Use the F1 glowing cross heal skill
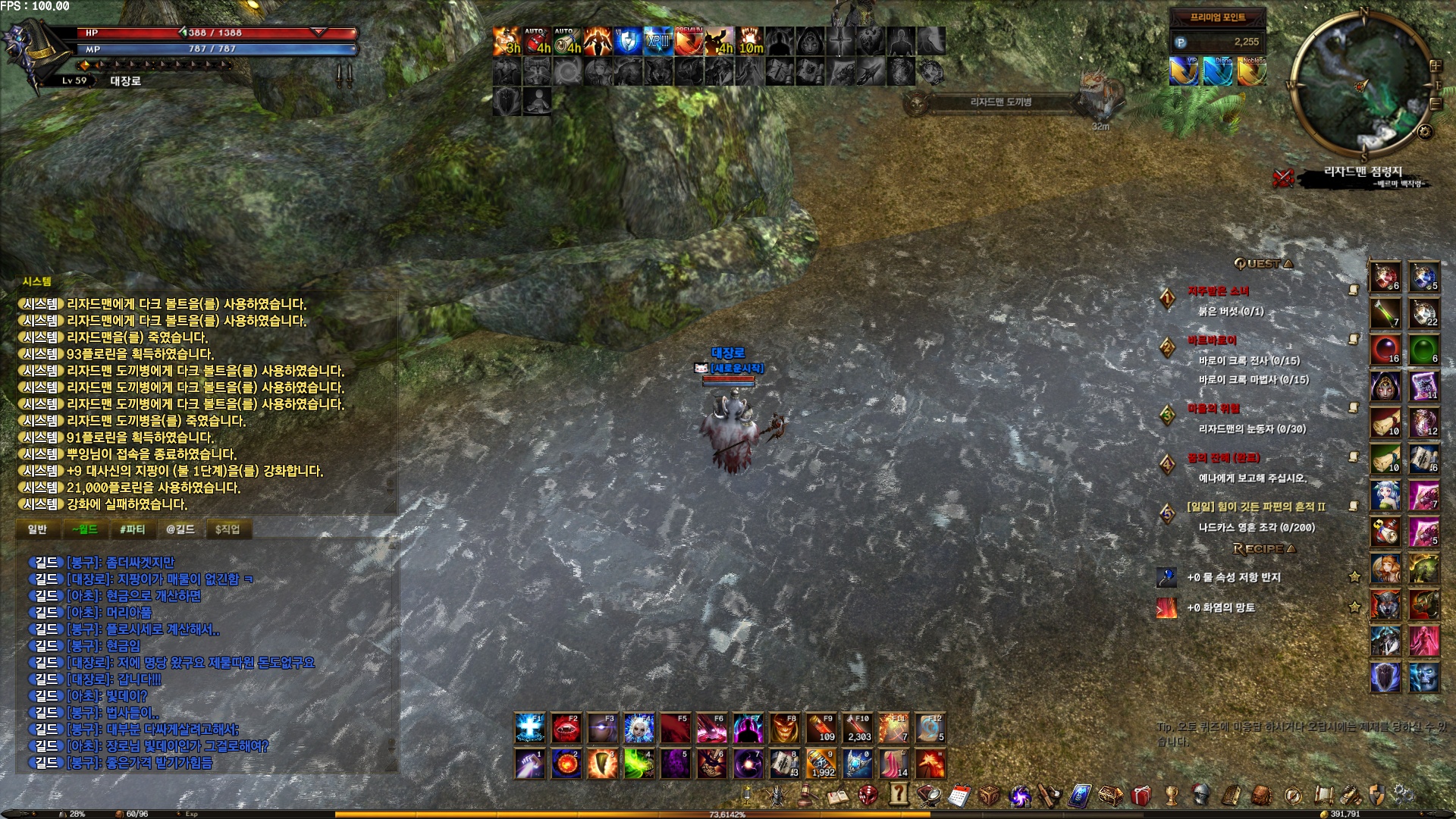Viewport: 1456px width, 819px height. click(529, 728)
